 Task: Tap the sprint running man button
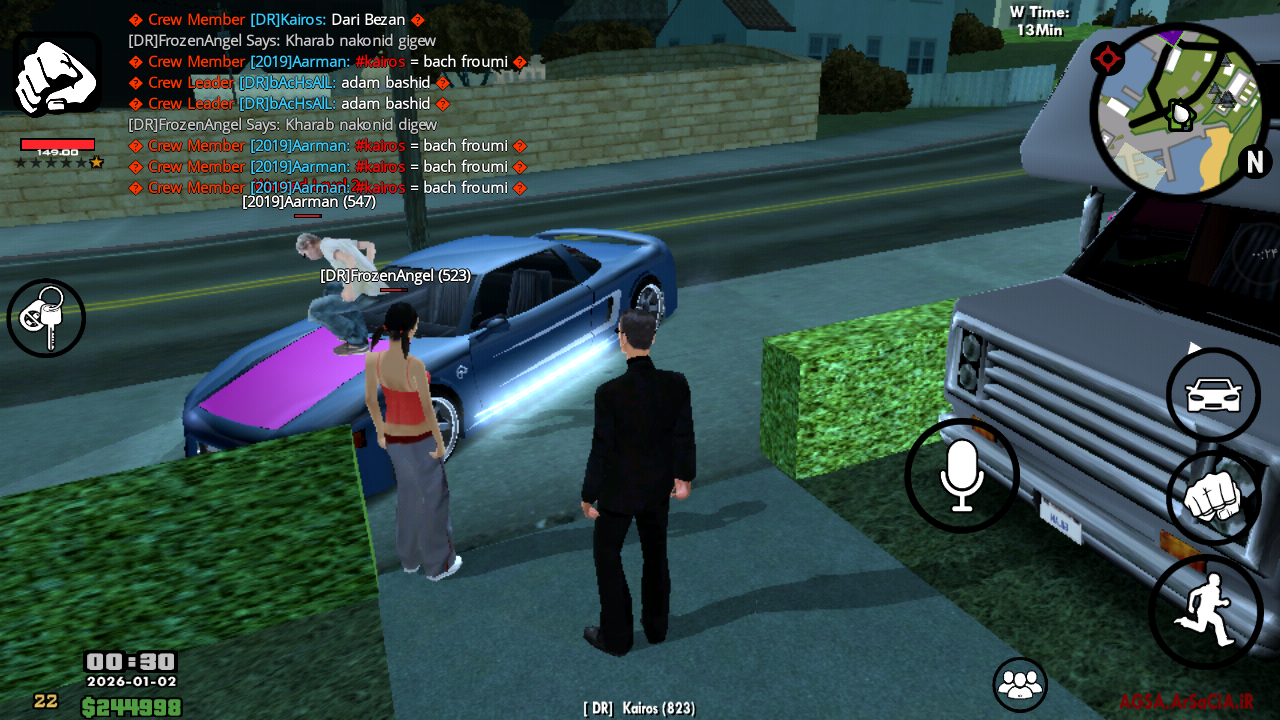tap(1205, 610)
